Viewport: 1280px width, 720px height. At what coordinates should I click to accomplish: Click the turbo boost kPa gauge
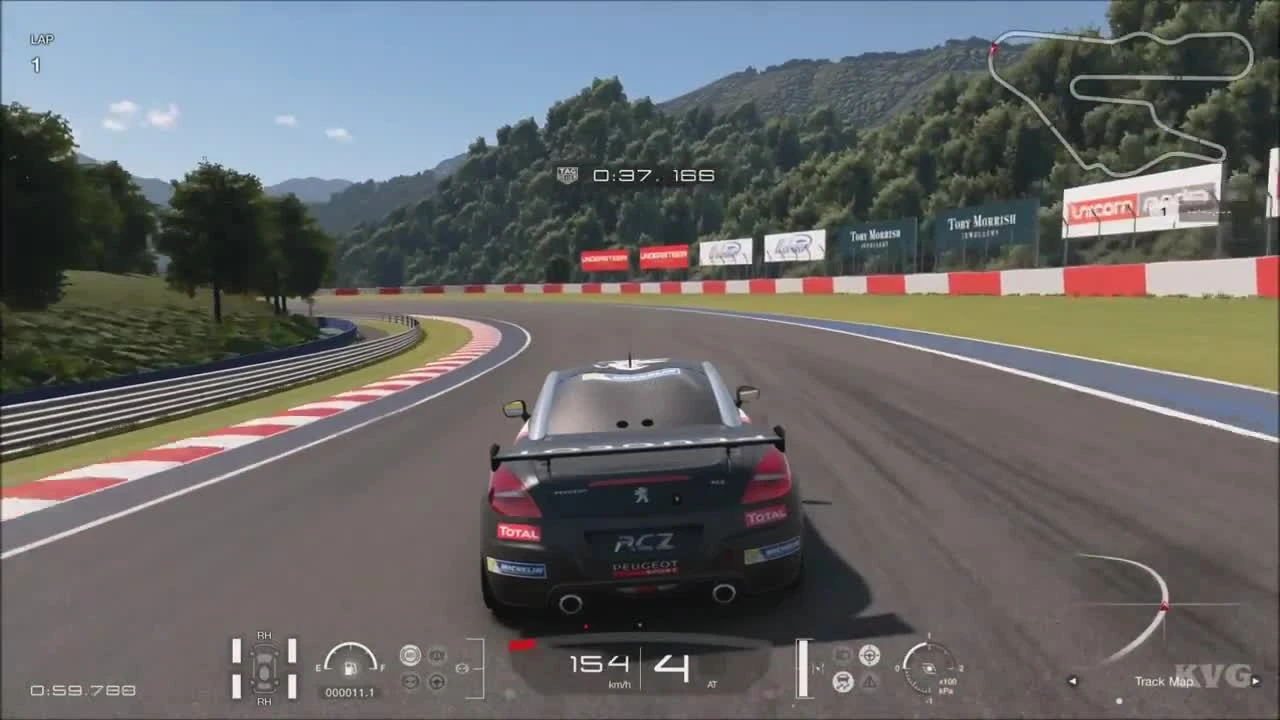(x=929, y=668)
